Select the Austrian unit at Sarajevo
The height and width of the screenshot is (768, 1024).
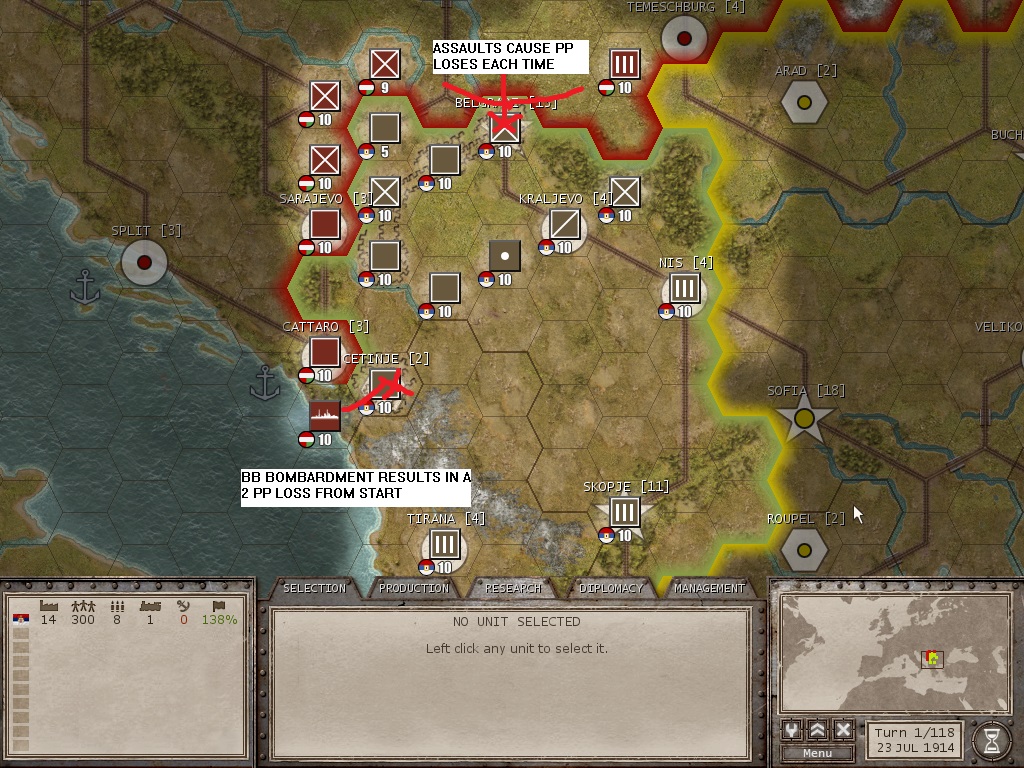325,224
